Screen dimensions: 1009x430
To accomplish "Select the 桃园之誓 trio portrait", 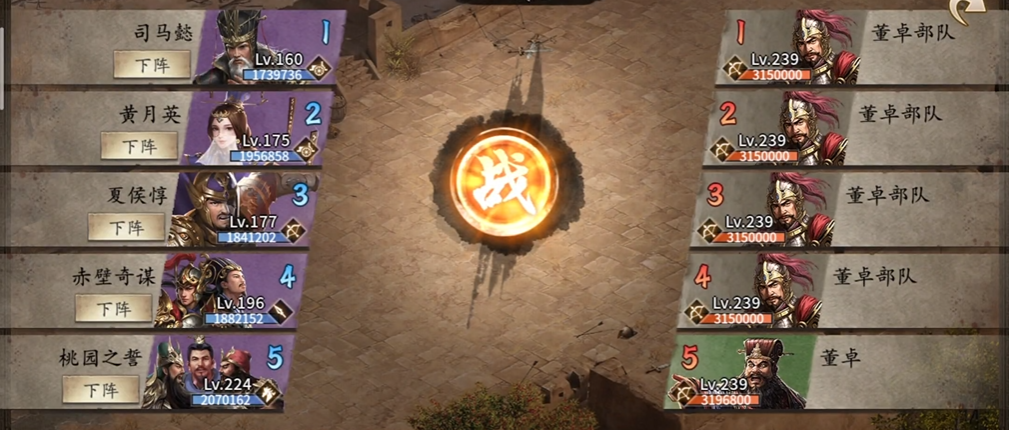I will click(190, 370).
